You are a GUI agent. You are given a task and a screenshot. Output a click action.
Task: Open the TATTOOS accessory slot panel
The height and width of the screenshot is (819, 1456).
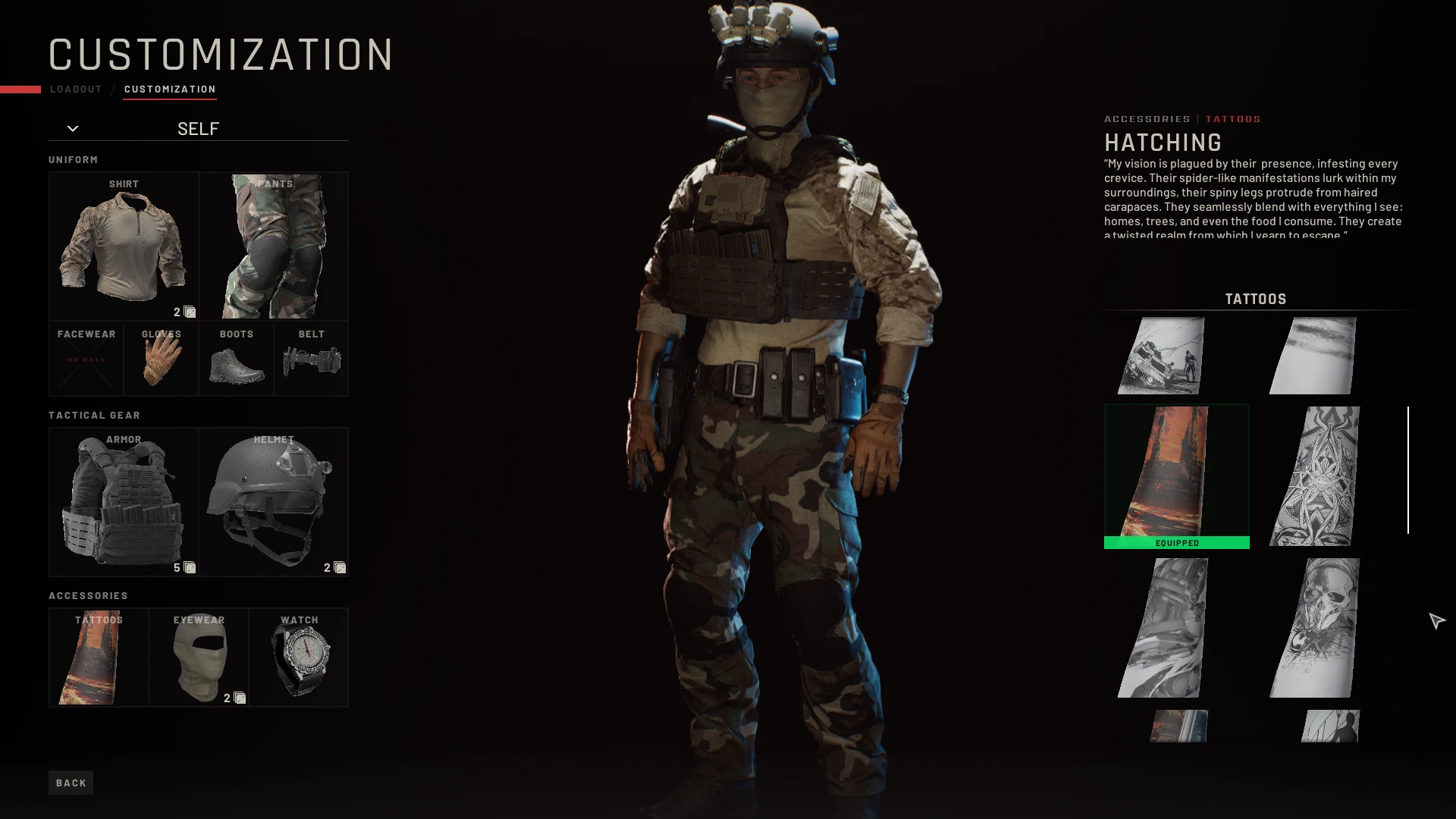(98, 657)
